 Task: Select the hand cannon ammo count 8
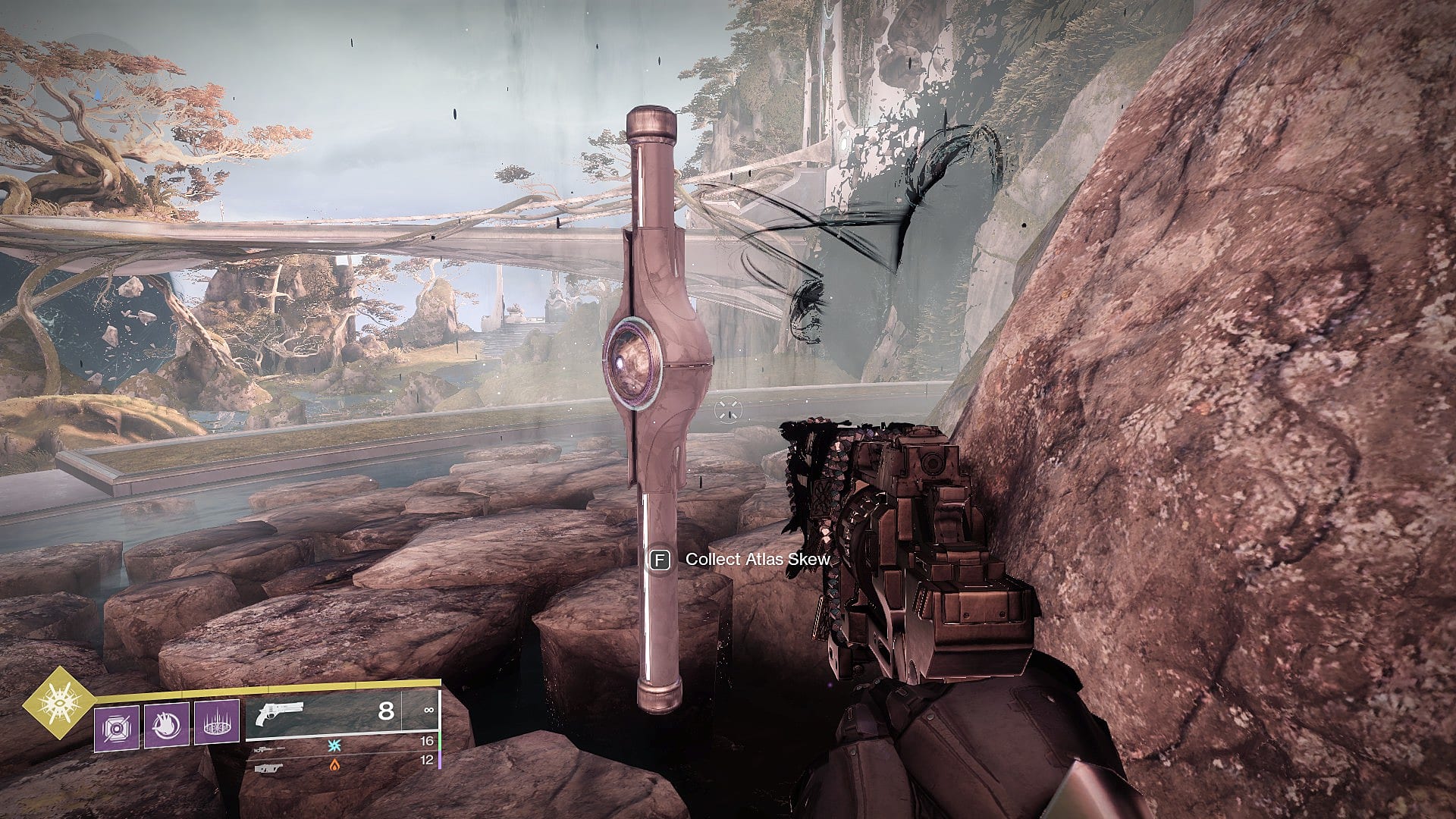(386, 711)
